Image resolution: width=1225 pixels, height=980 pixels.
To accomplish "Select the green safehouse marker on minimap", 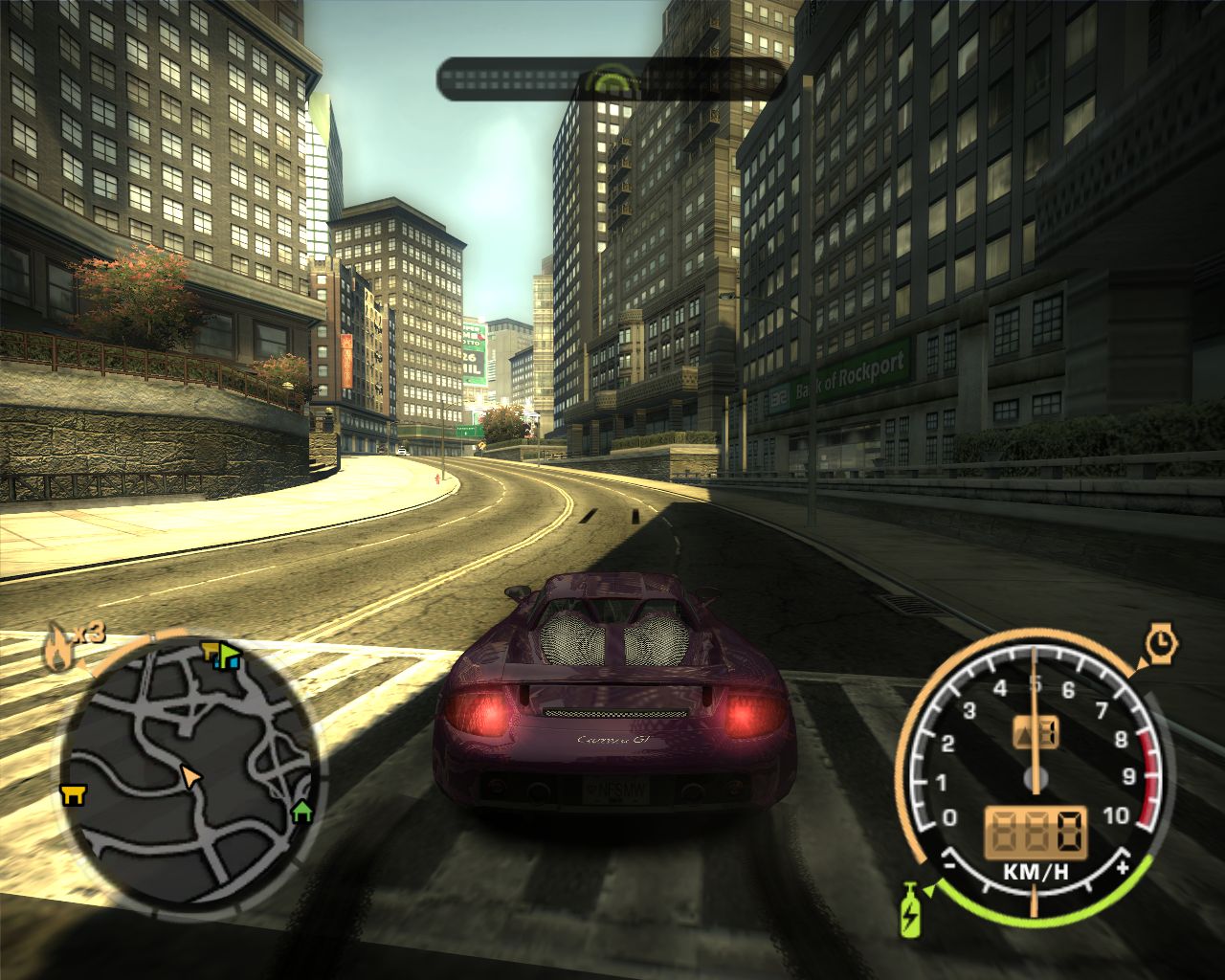I will [302, 812].
